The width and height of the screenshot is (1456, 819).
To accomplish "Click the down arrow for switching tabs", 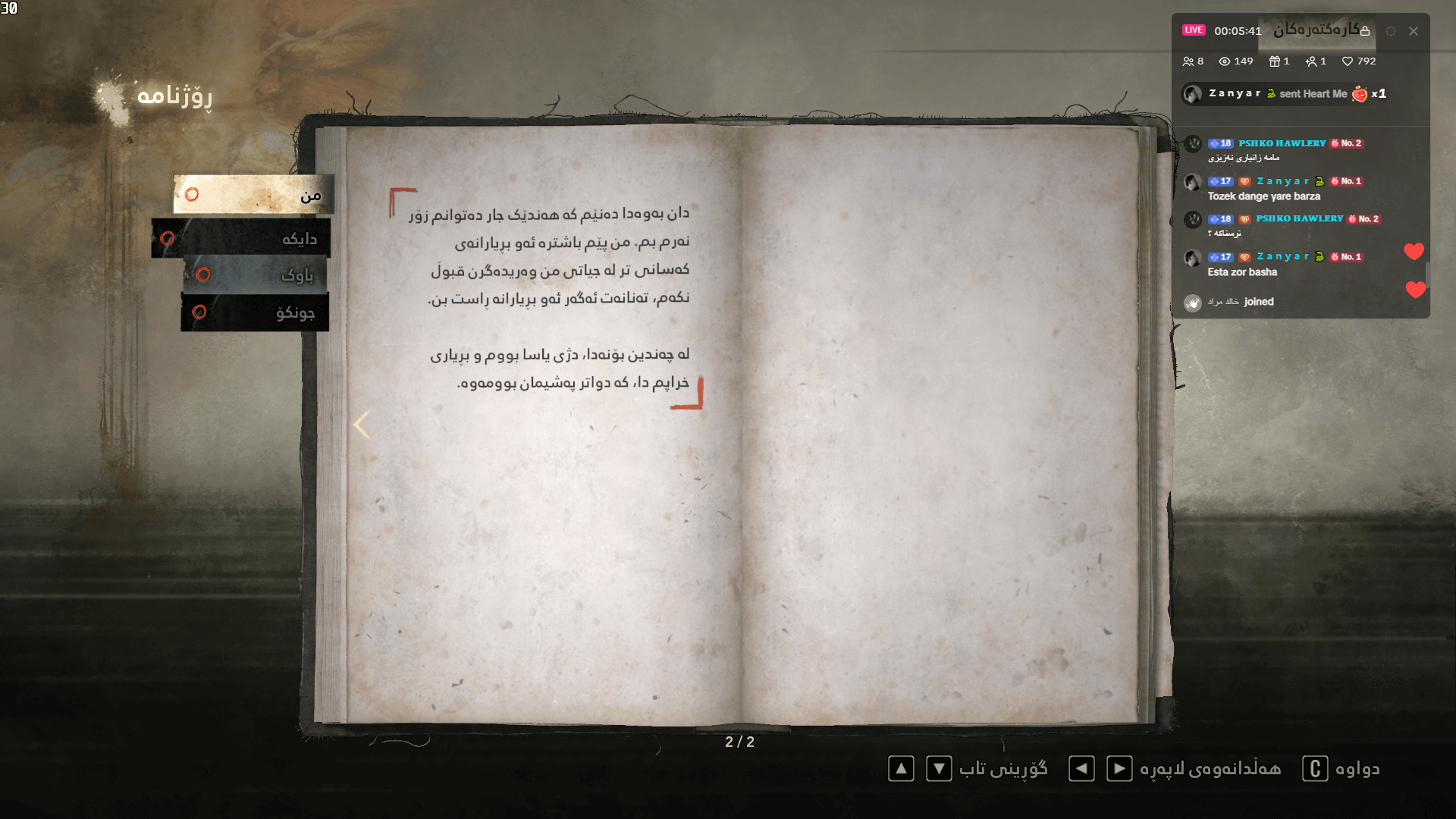I will pos(939,769).
